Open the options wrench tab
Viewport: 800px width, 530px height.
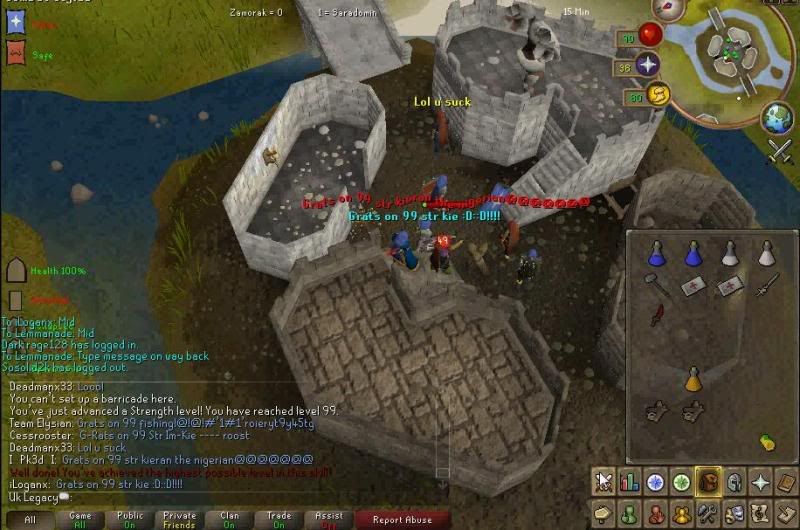click(707, 513)
